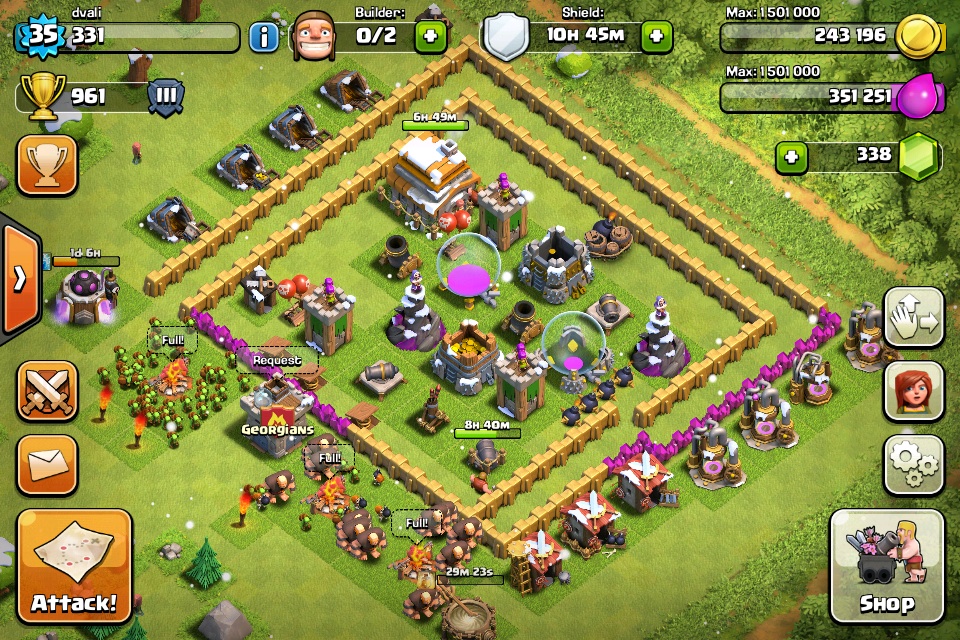Open the Shop menu
Screen dimensions: 960x640
click(886, 566)
